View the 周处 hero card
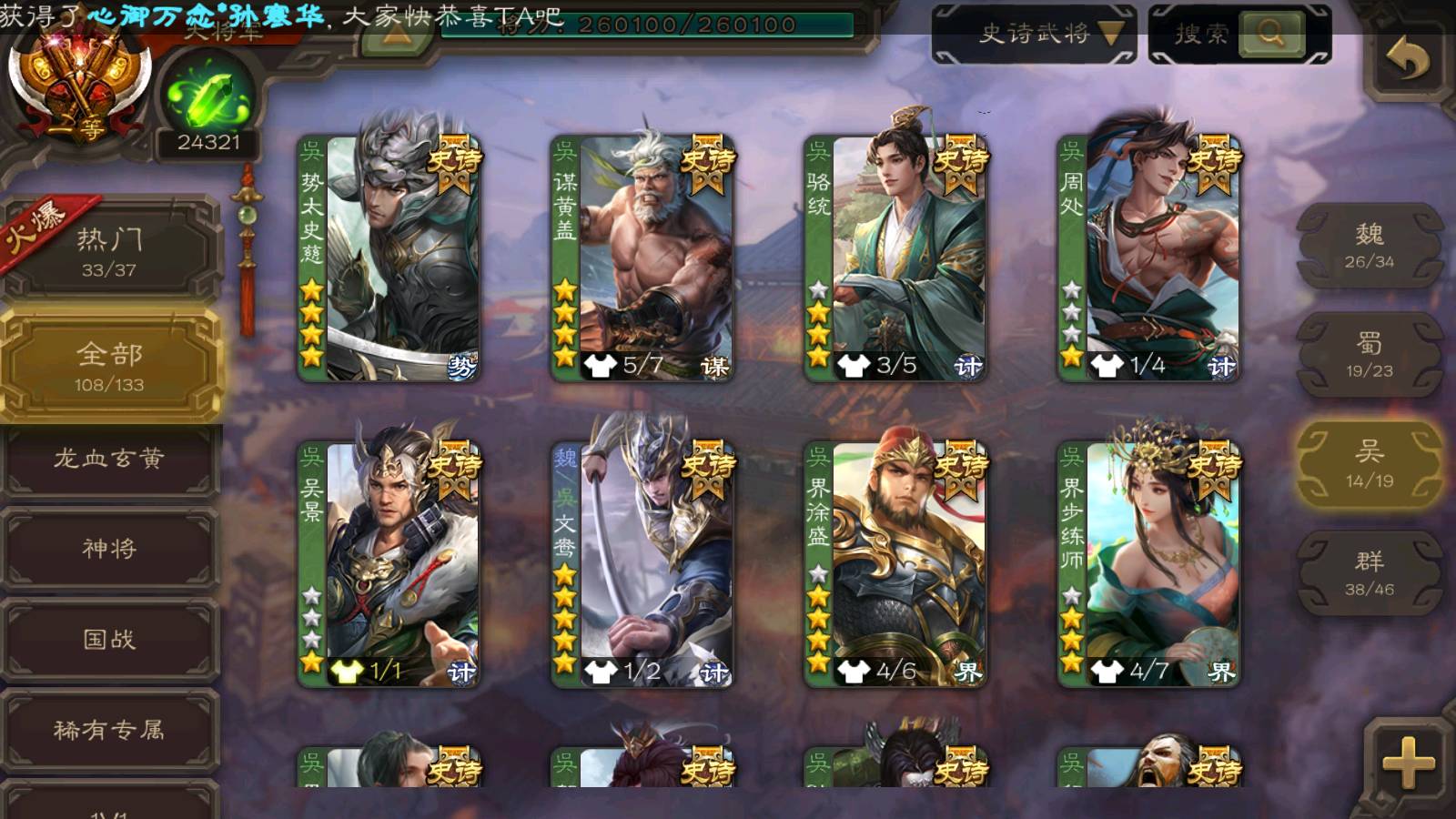The image size is (1456, 819). tap(1148, 258)
